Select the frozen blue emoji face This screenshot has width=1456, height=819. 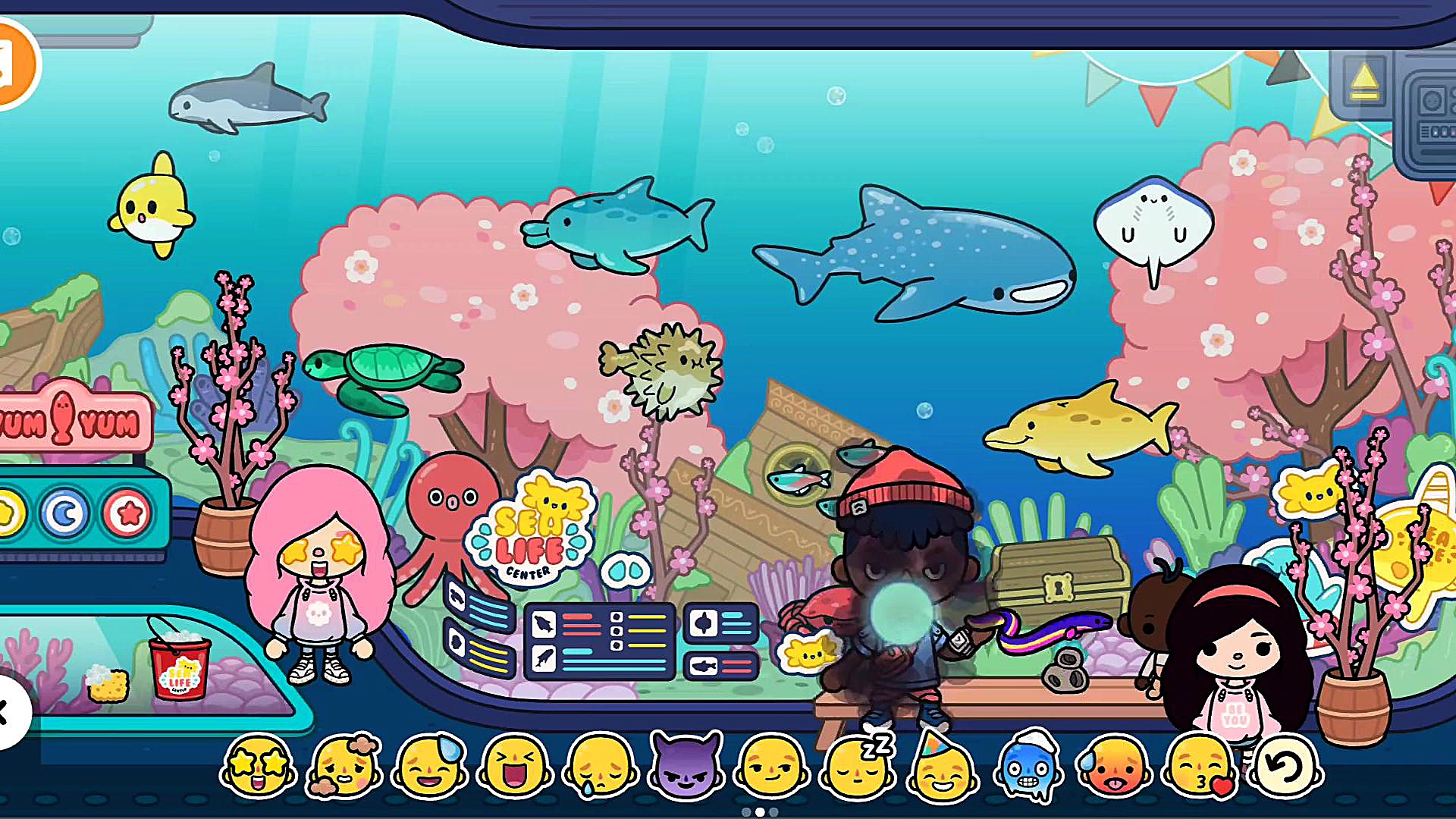click(1028, 767)
